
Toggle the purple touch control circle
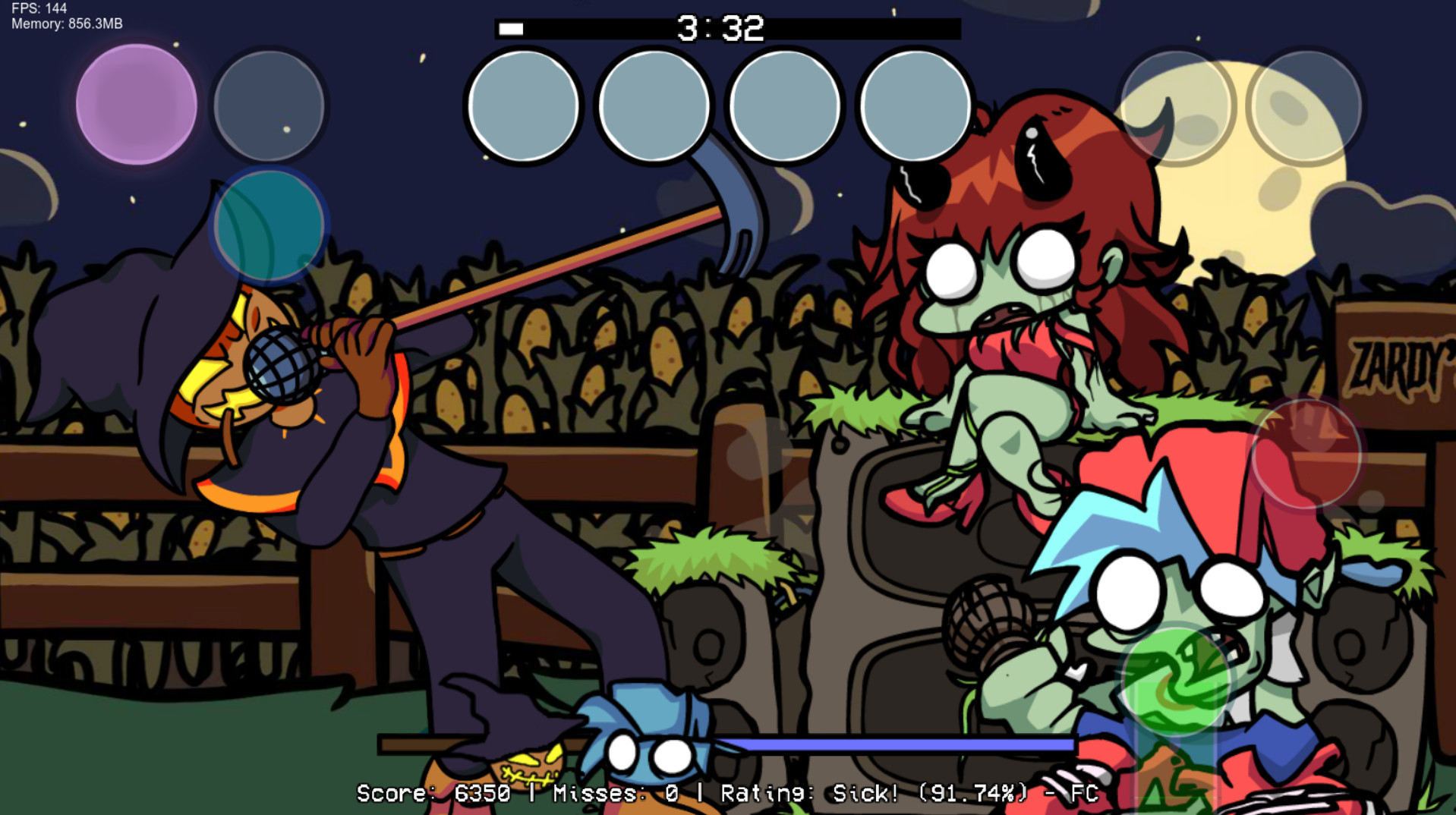[136, 105]
